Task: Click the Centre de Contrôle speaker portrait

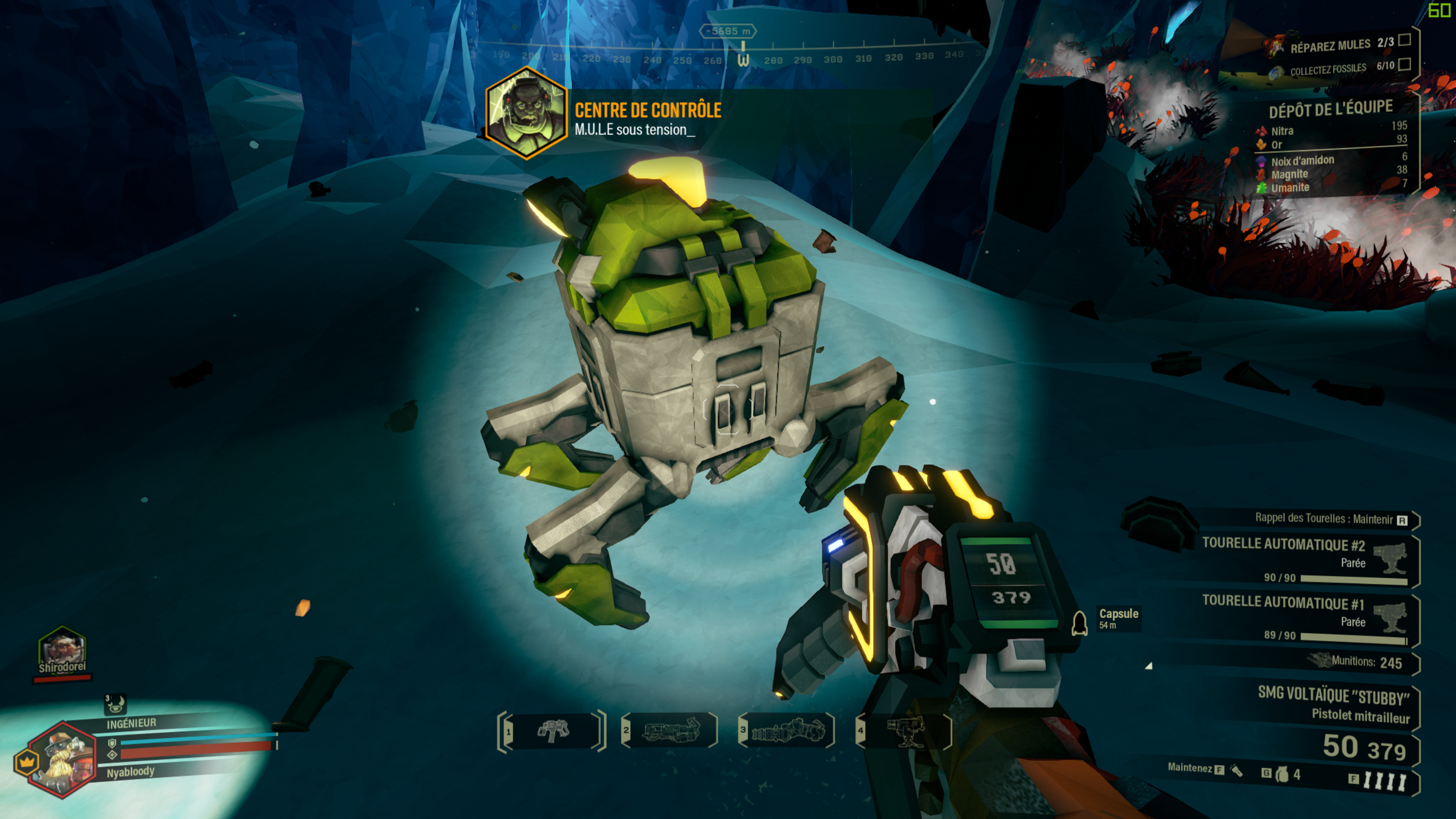Action: click(x=526, y=113)
